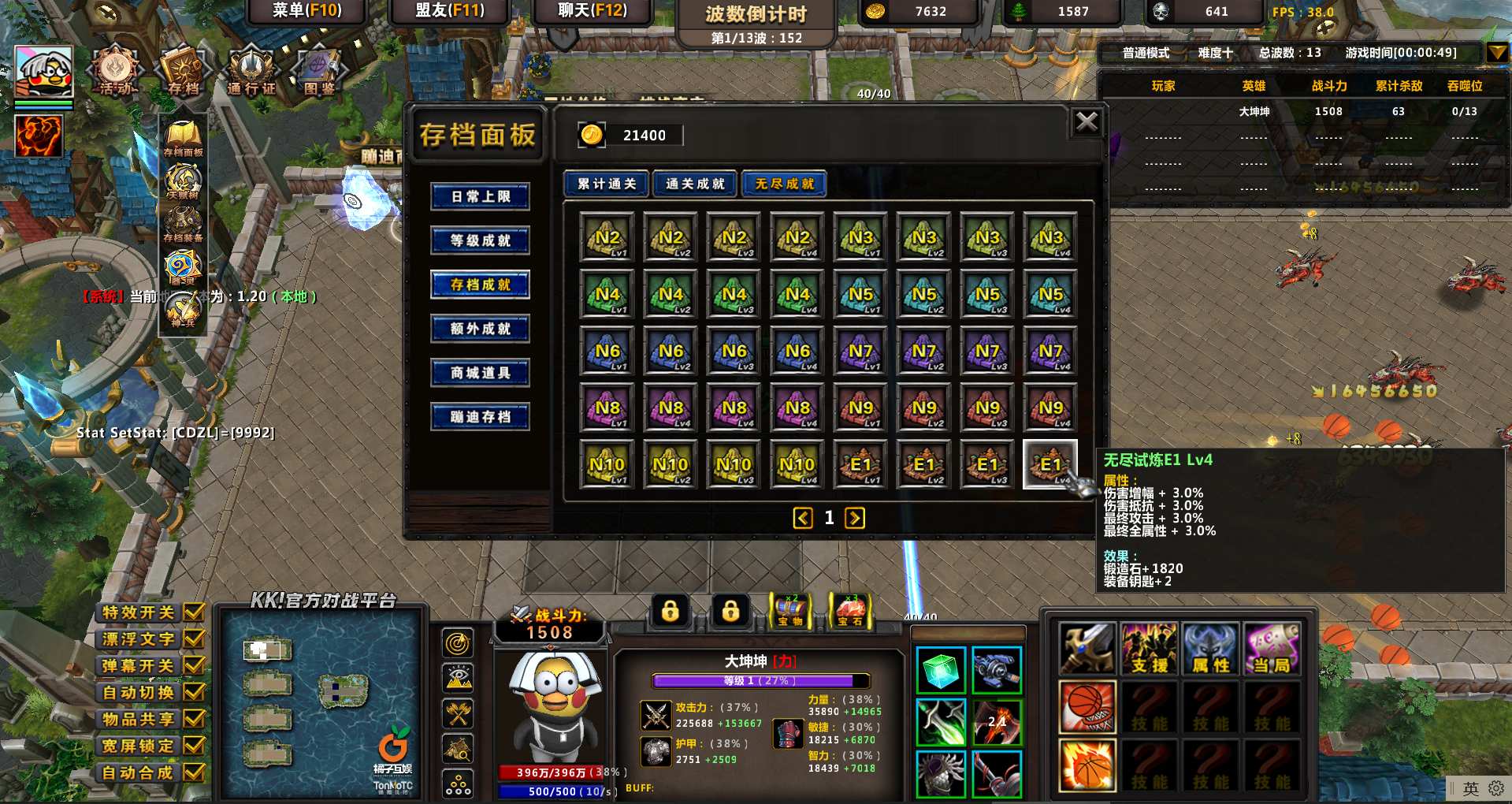Screen dimensions: 1512x804
Task: Select the 日常上限 category
Action: [x=480, y=196]
